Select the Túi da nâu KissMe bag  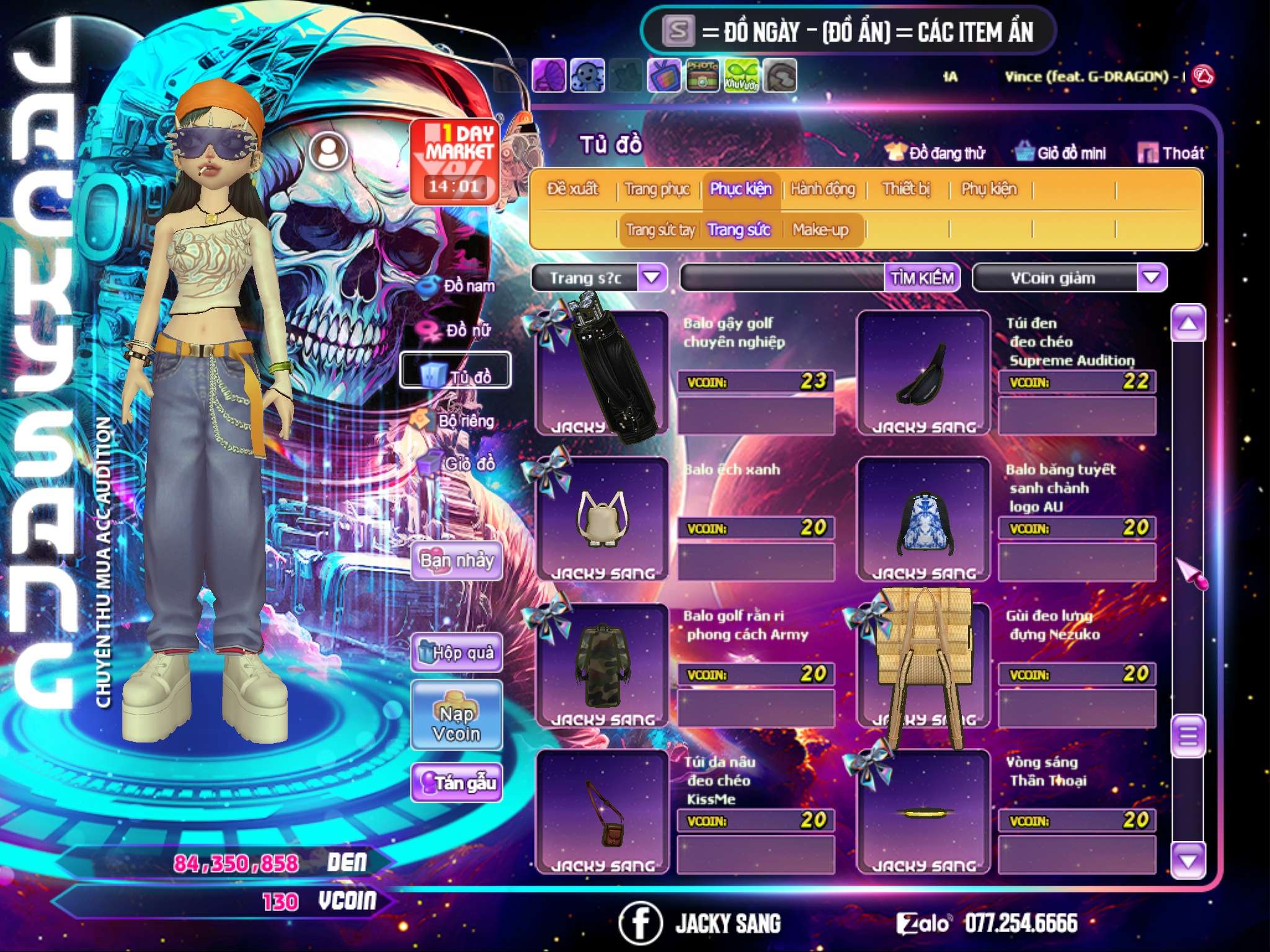point(602,812)
